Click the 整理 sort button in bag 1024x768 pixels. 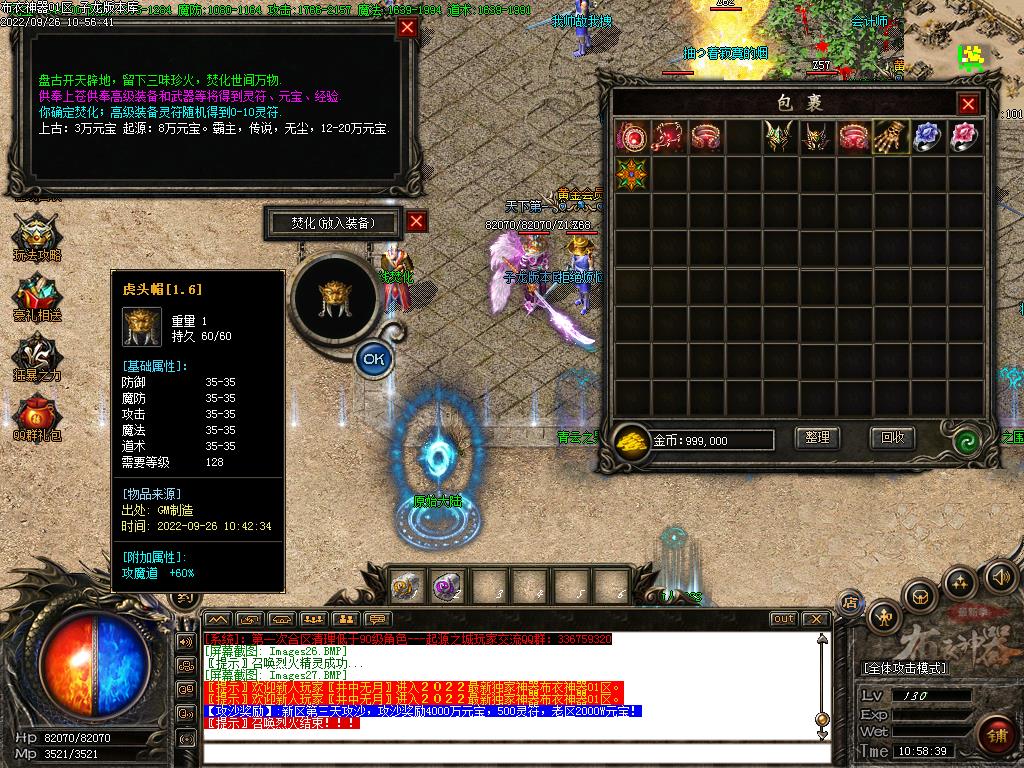tap(817, 438)
